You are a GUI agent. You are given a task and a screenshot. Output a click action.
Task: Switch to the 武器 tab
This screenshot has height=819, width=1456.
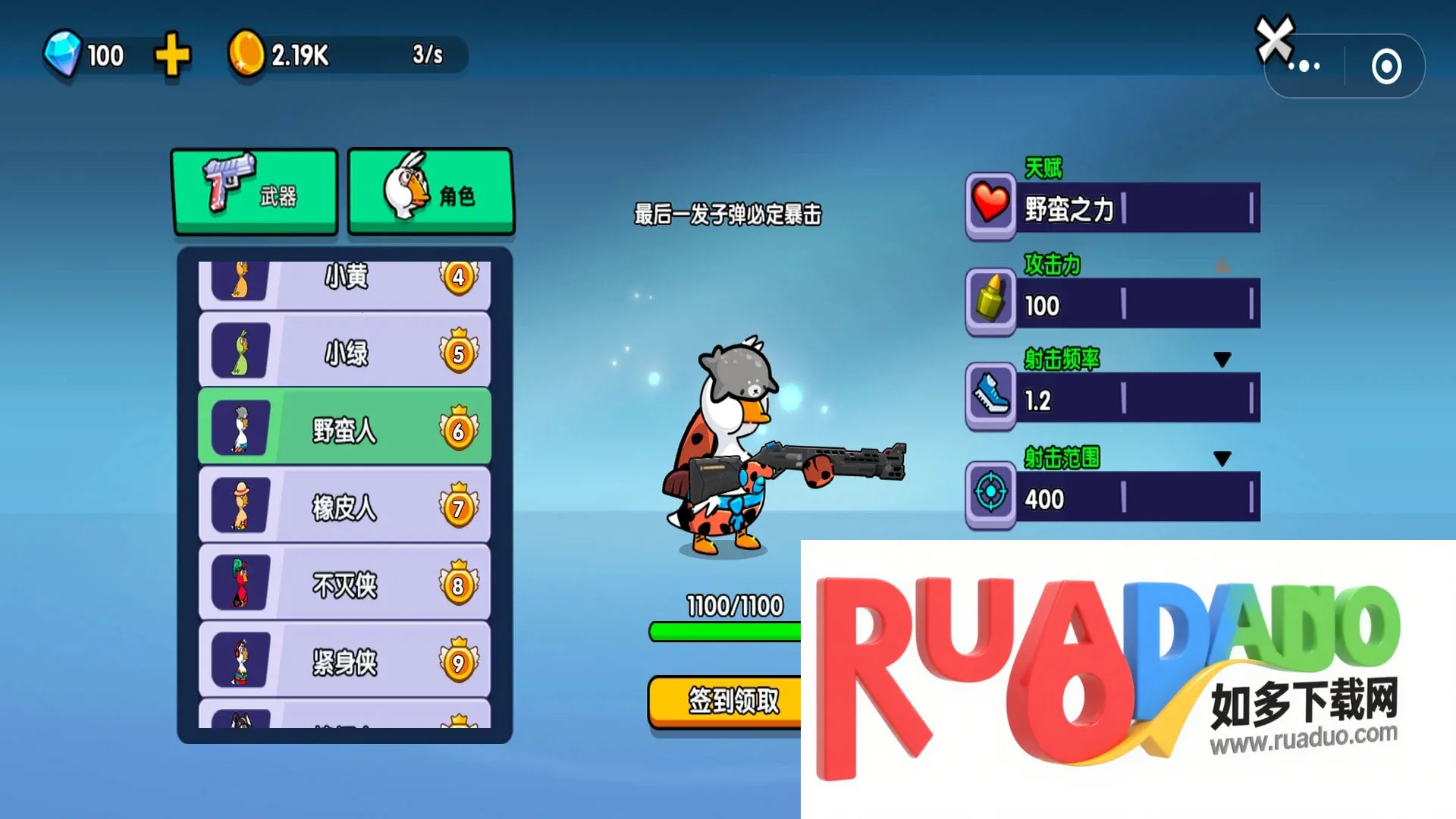(256, 193)
